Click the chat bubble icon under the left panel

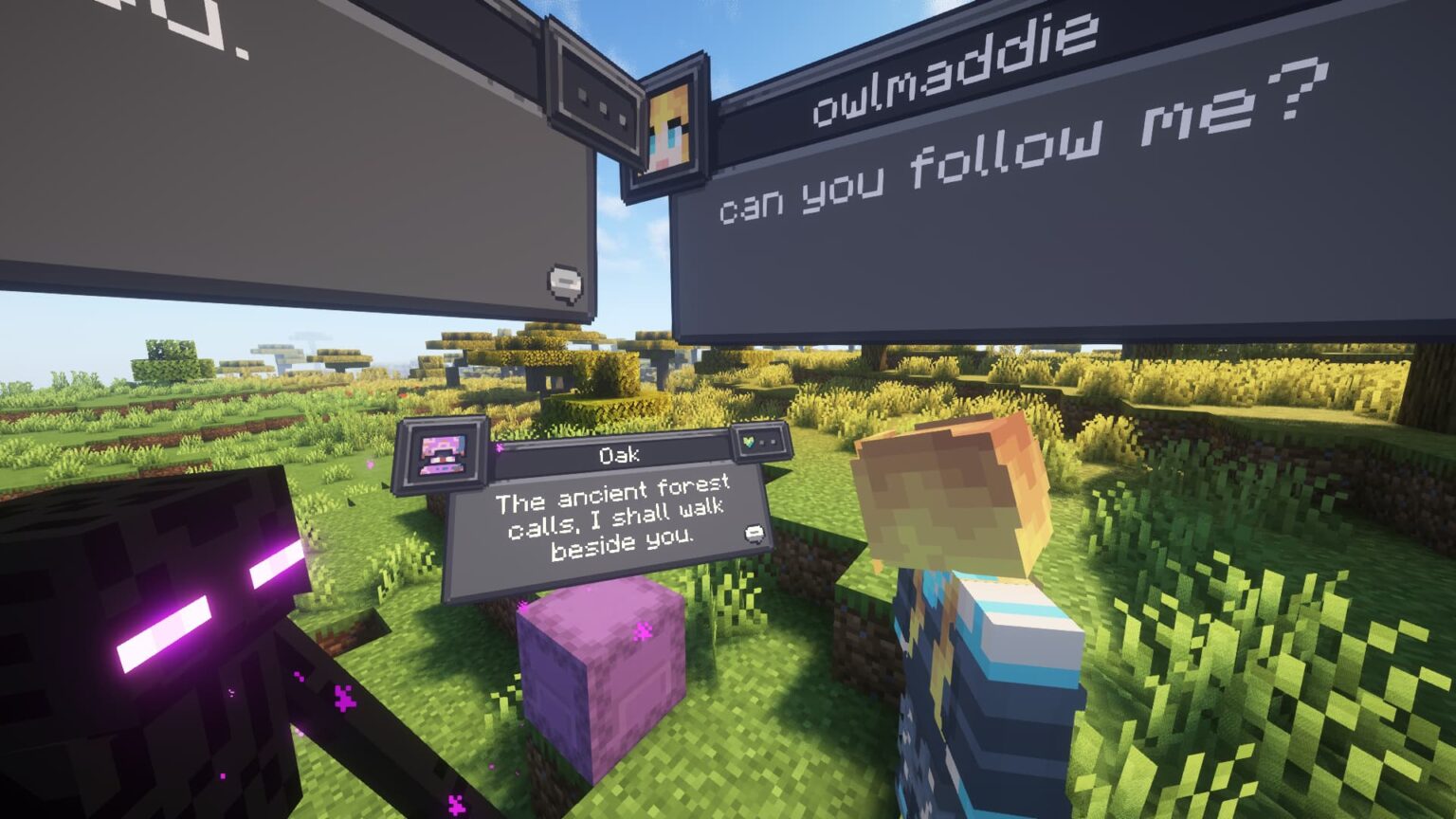pyautogui.click(x=563, y=282)
